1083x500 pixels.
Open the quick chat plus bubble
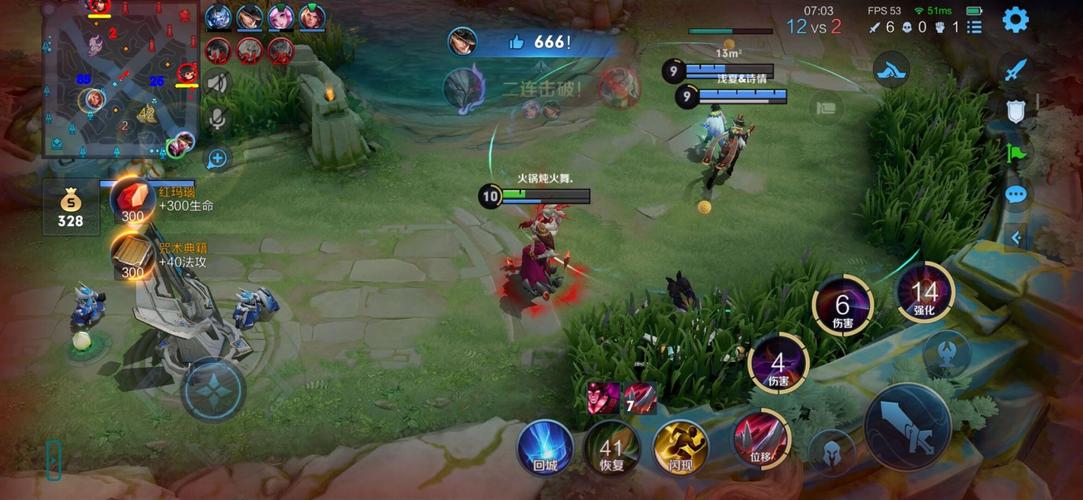[x=217, y=158]
